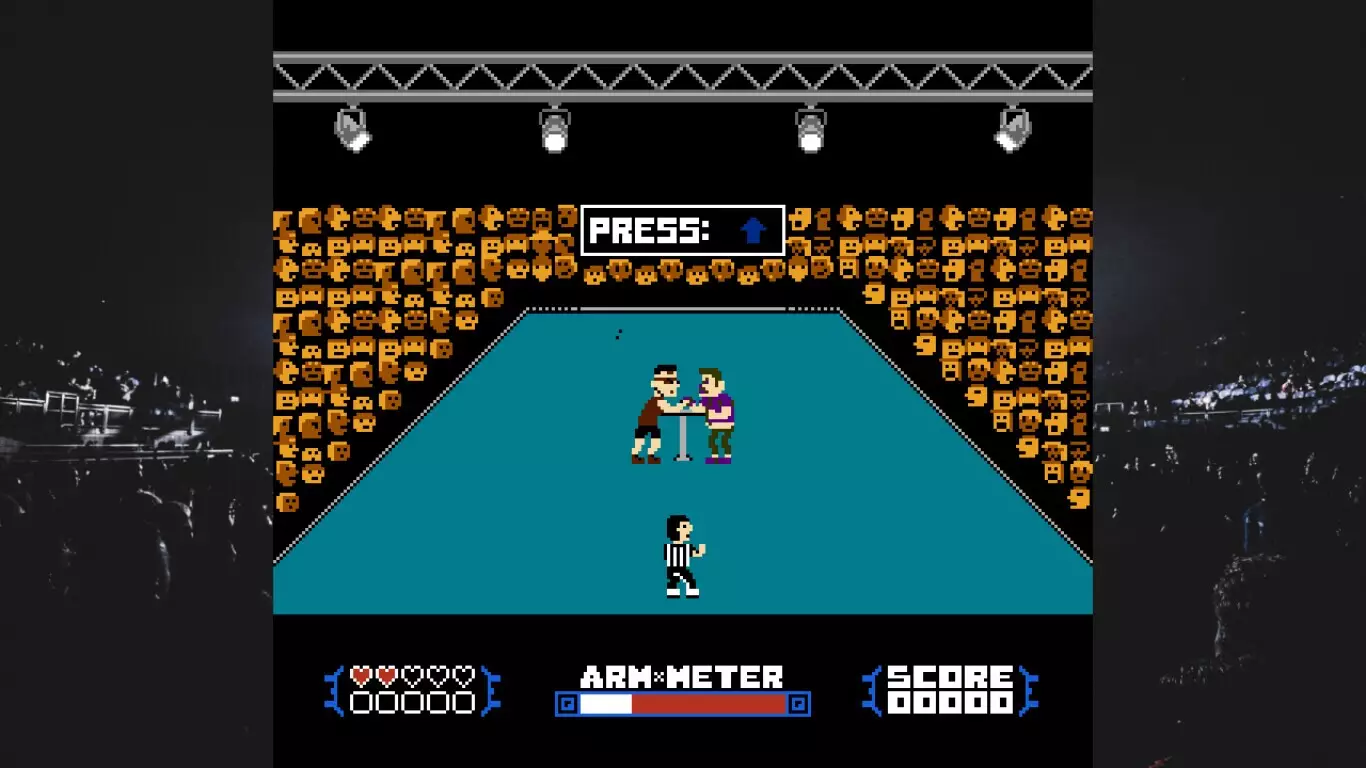Toggle the first filled heart in the health bar
1366x768 pixels.
click(x=360, y=676)
